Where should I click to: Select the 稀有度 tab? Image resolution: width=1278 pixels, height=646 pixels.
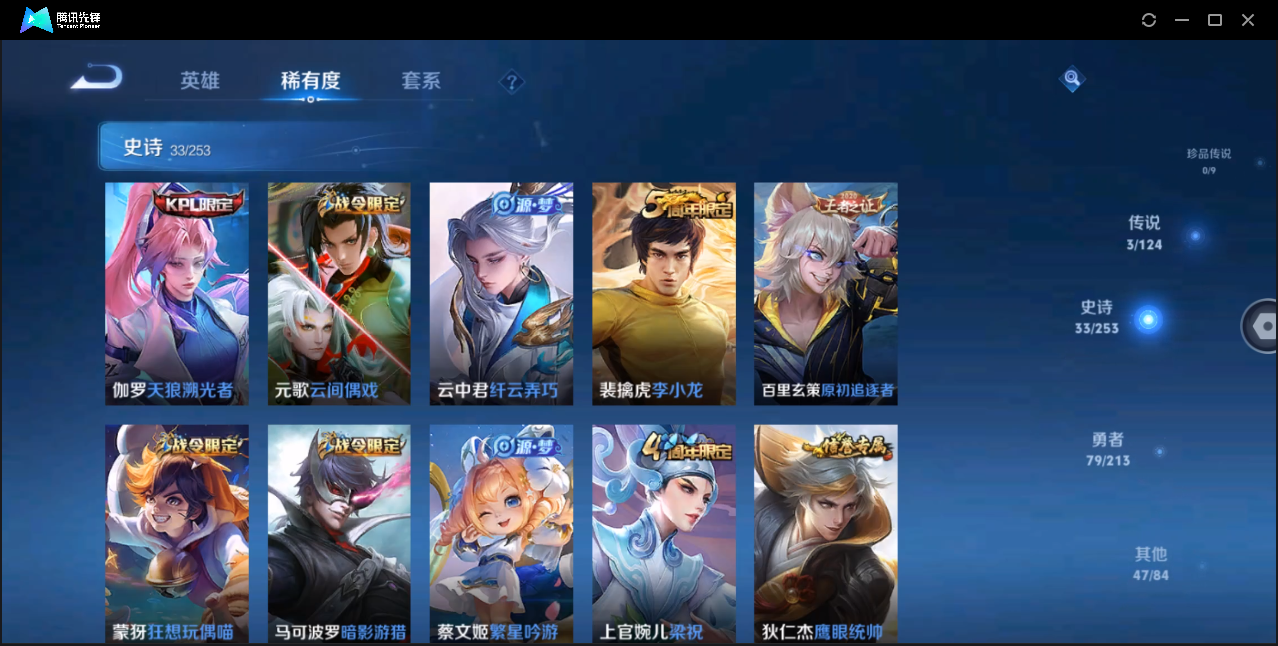pyautogui.click(x=310, y=81)
